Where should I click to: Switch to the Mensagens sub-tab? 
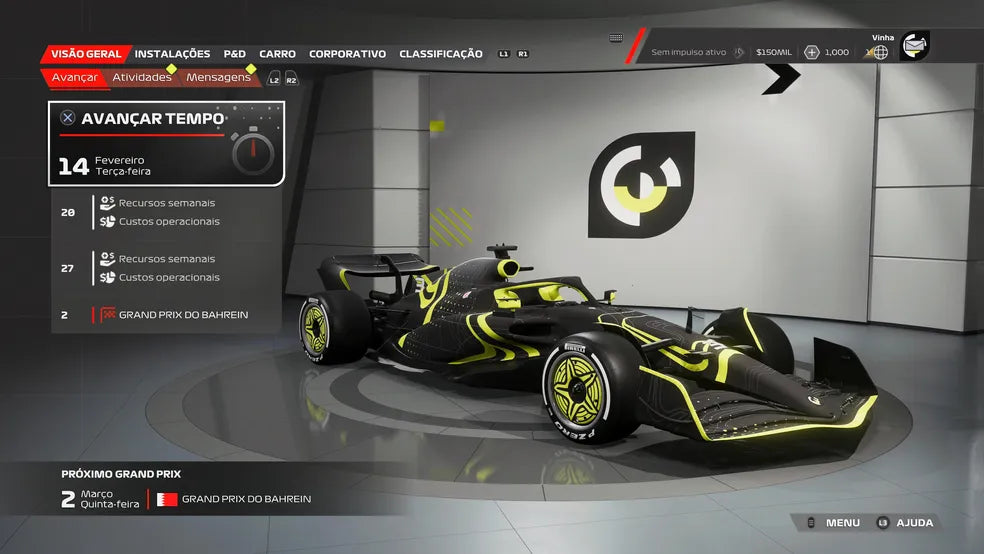coord(218,77)
